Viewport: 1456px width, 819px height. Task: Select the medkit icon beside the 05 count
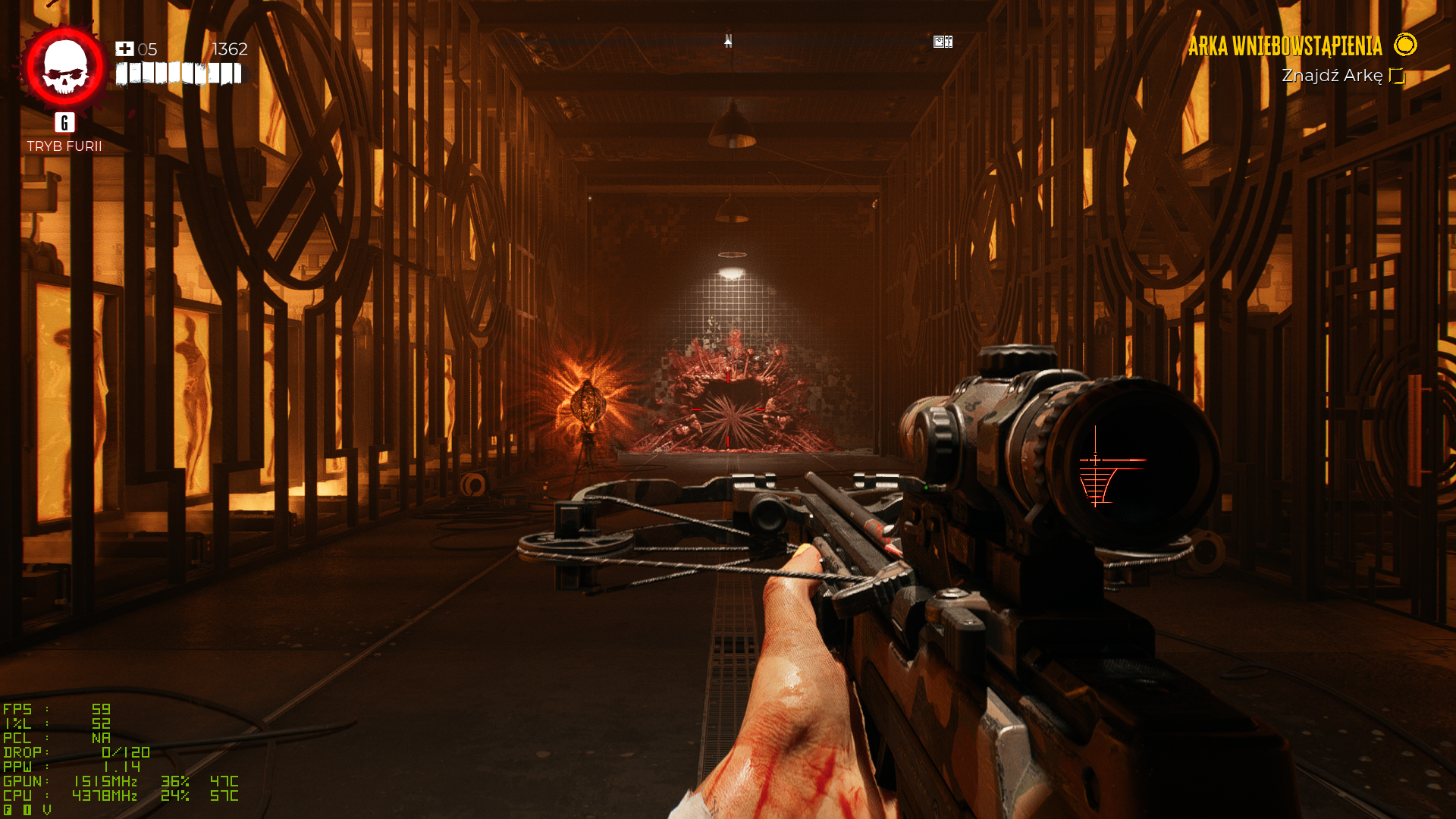(124, 49)
